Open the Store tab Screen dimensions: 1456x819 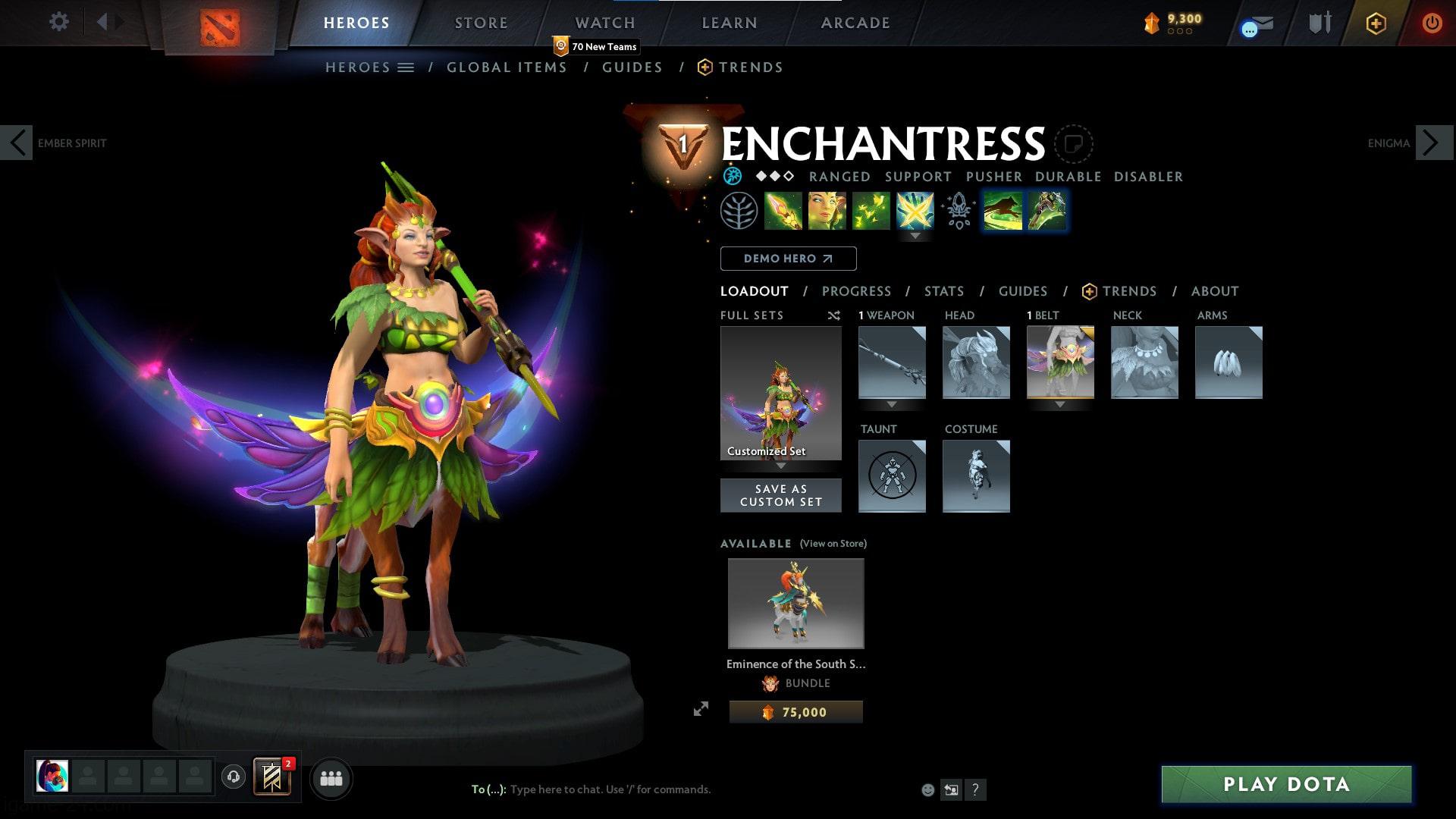(x=481, y=23)
